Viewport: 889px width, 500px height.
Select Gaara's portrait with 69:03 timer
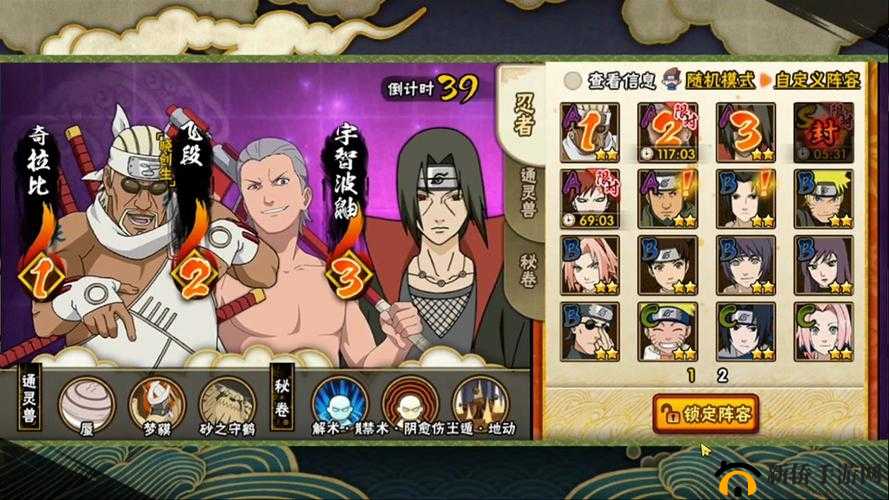590,198
